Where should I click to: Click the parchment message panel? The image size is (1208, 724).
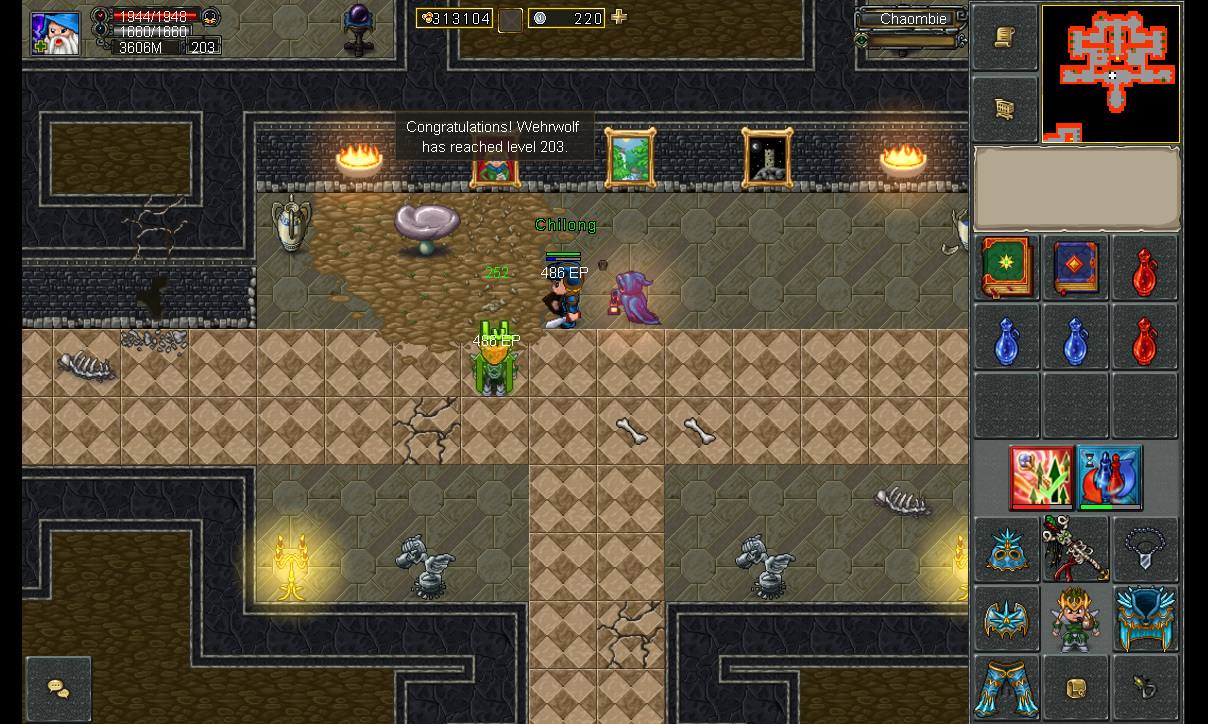click(1077, 189)
